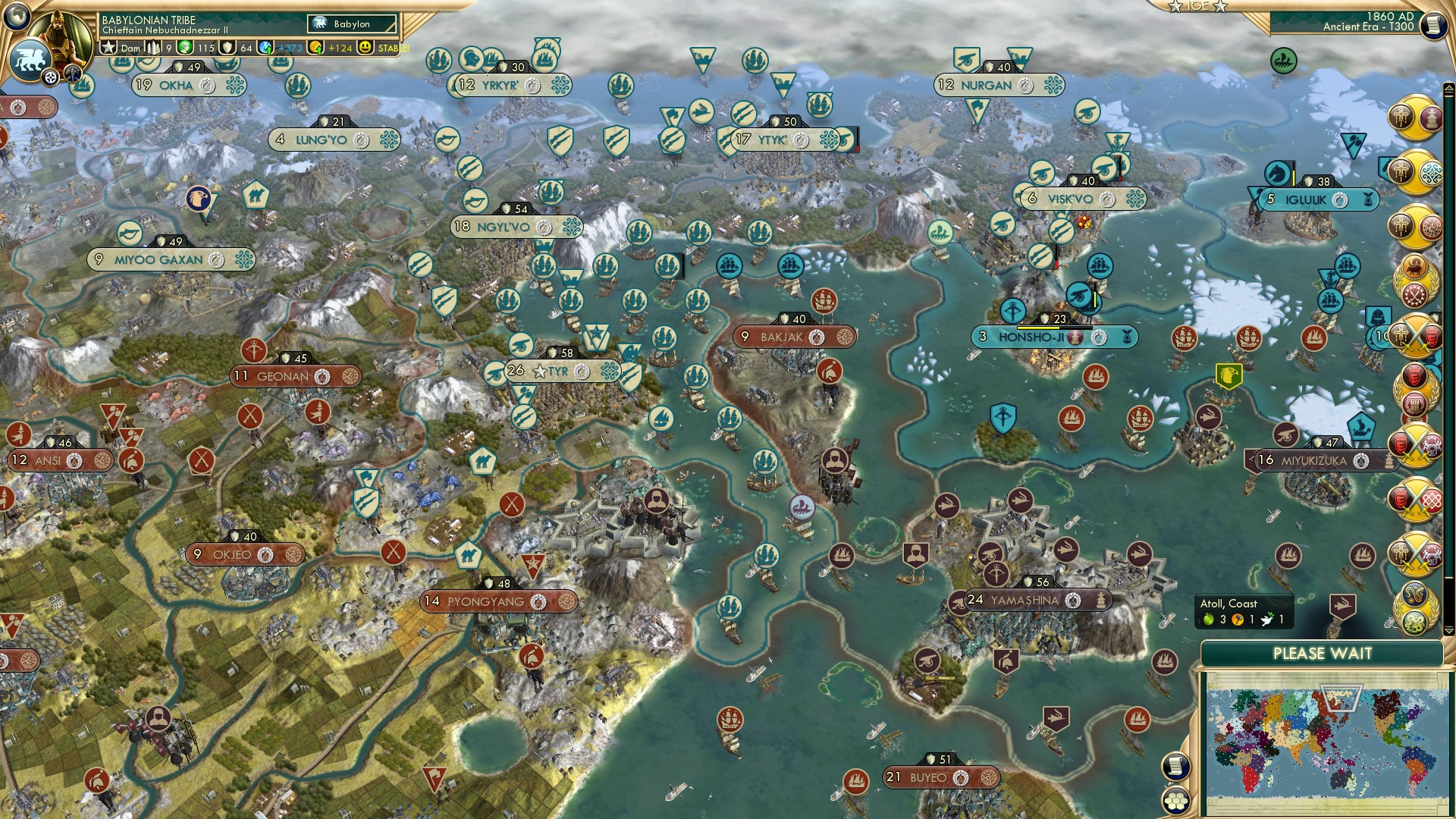The image size is (1456, 819).
Task: Click the gold coin icon showing +124
Action: click(x=317, y=48)
